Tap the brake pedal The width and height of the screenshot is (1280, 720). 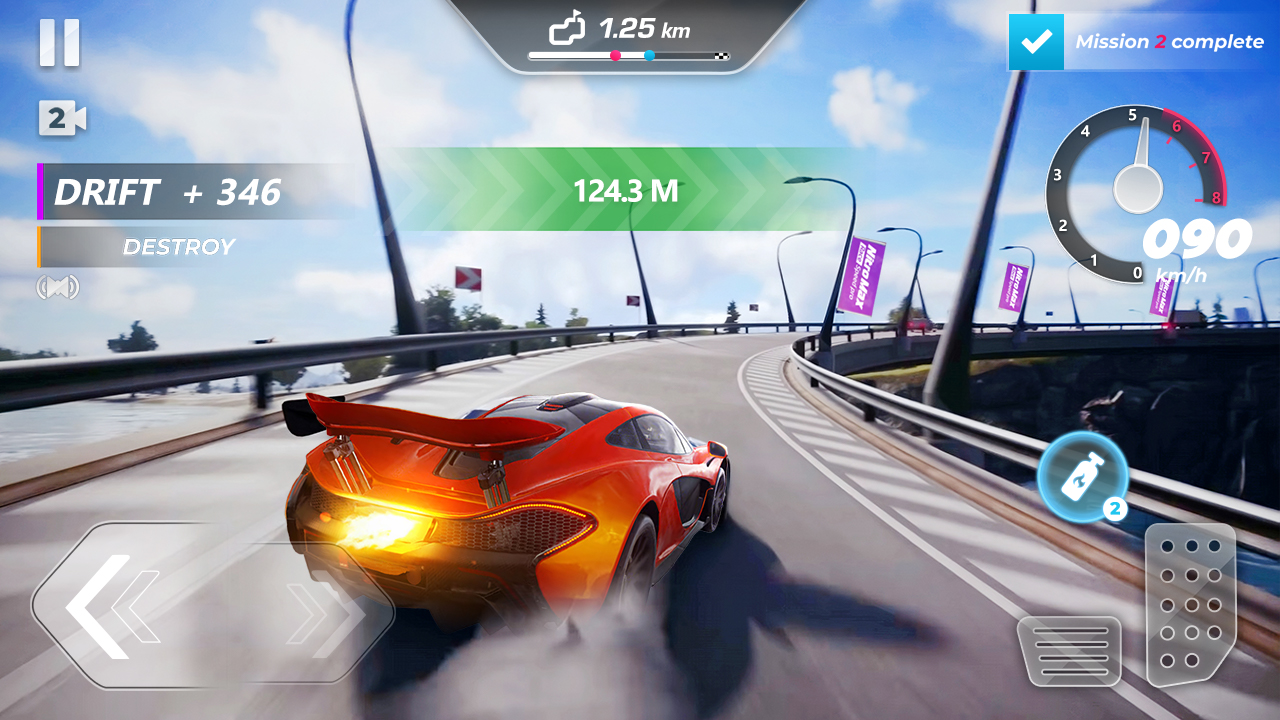(x=1068, y=651)
